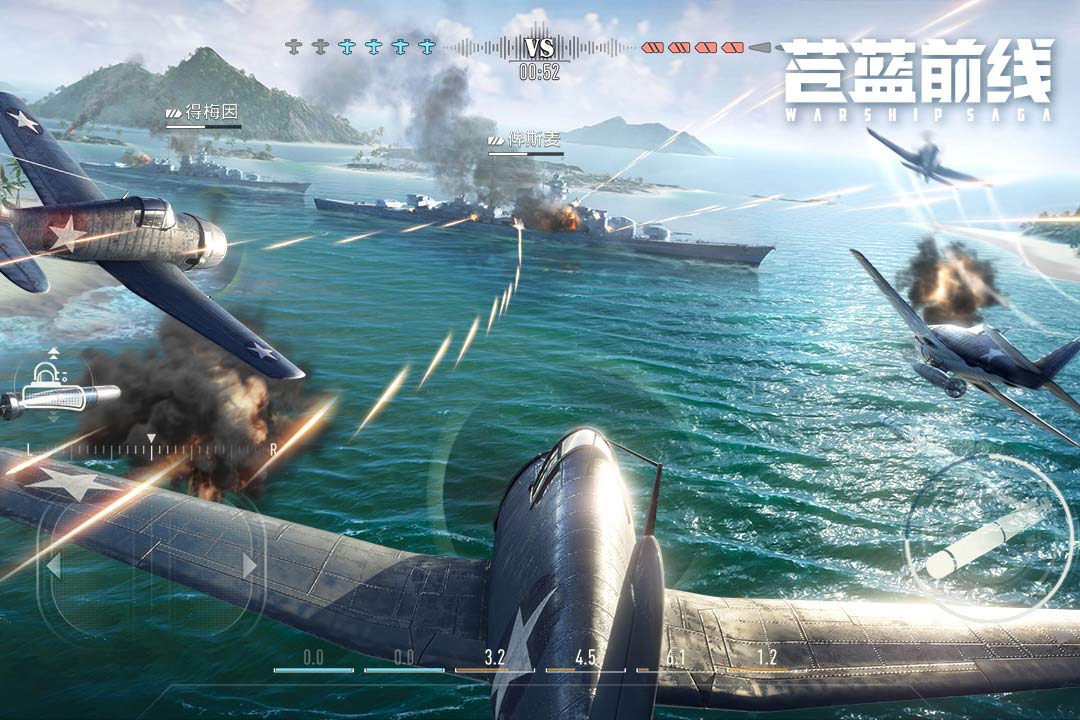Tap the right steering arrow
The width and height of the screenshot is (1080, 720).
(249, 566)
